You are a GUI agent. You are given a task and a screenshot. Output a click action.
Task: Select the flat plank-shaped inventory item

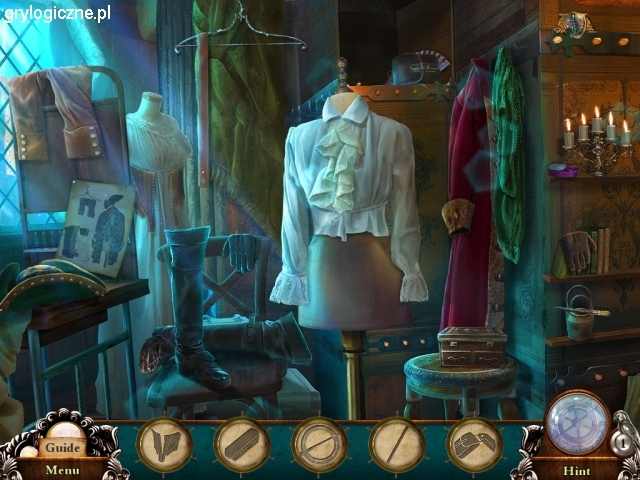click(x=241, y=443)
